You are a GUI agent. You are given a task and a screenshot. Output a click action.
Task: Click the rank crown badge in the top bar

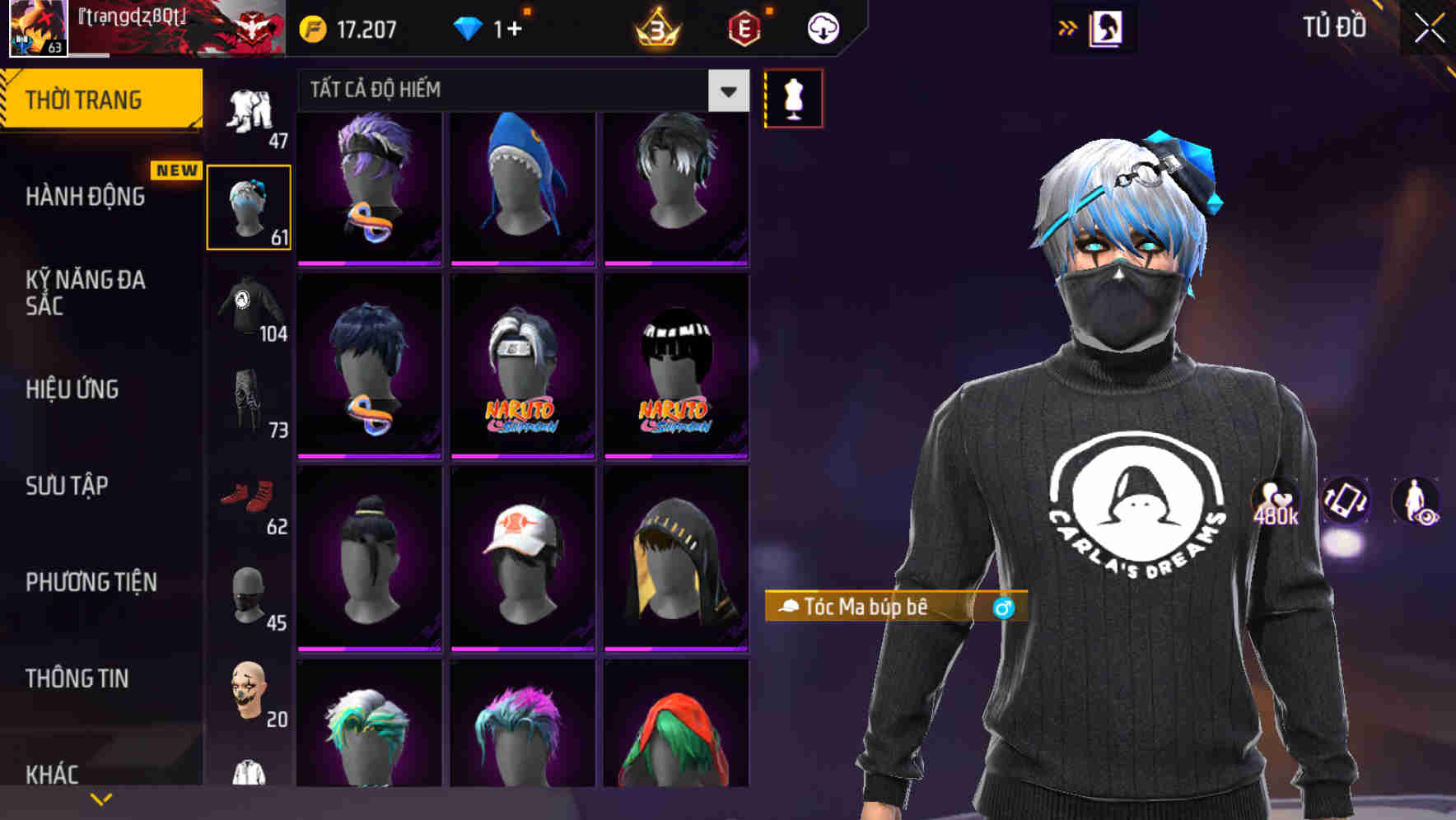pos(659,27)
